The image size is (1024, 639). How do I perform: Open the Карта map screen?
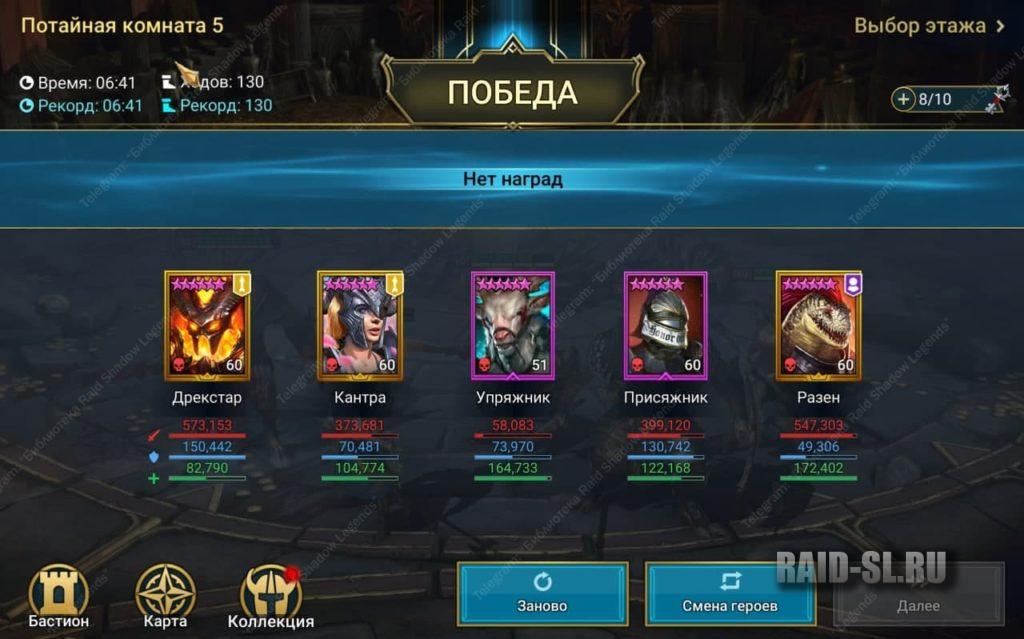coord(165,597)
